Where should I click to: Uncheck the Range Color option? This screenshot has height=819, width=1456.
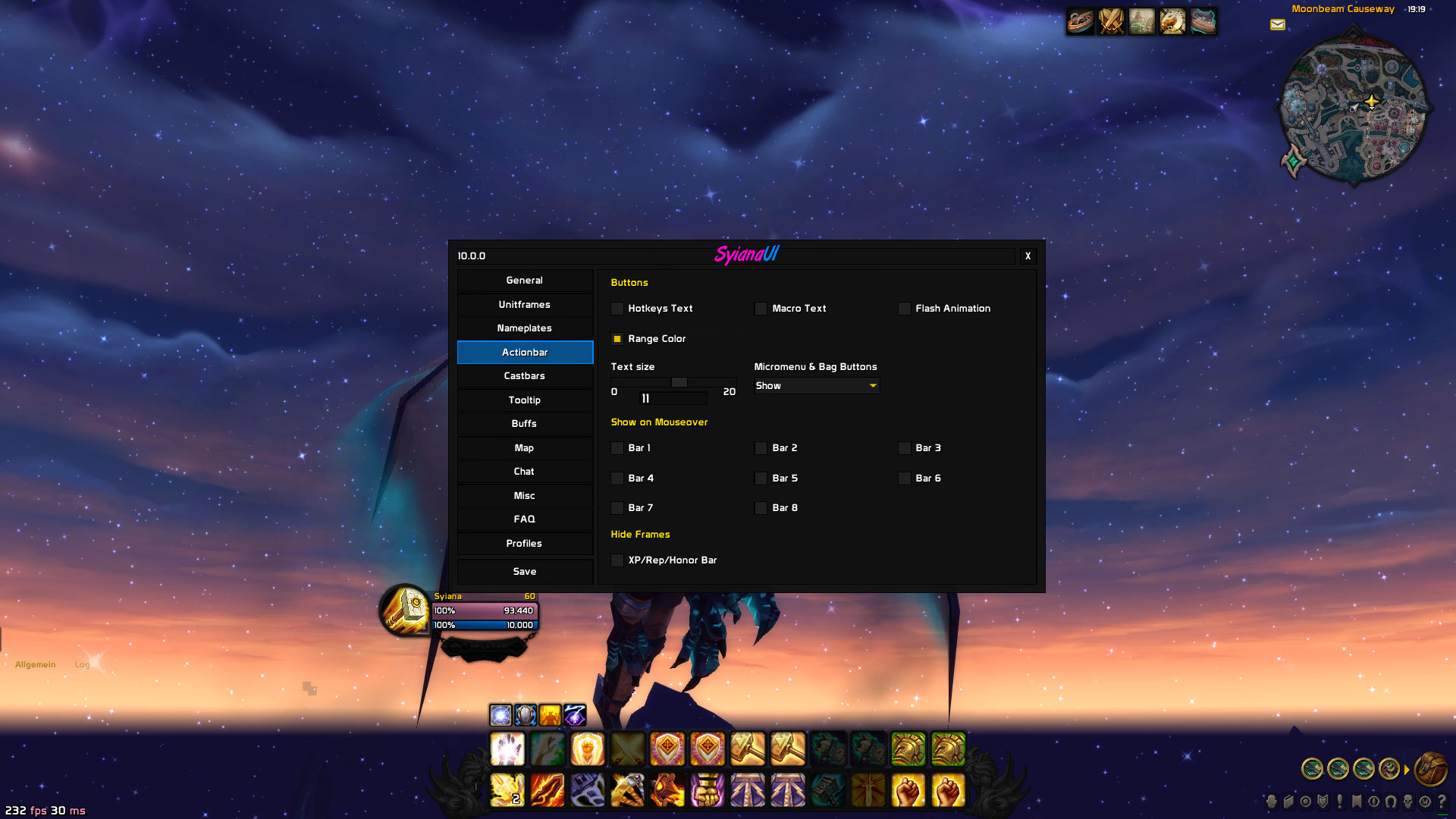[617, 339]
